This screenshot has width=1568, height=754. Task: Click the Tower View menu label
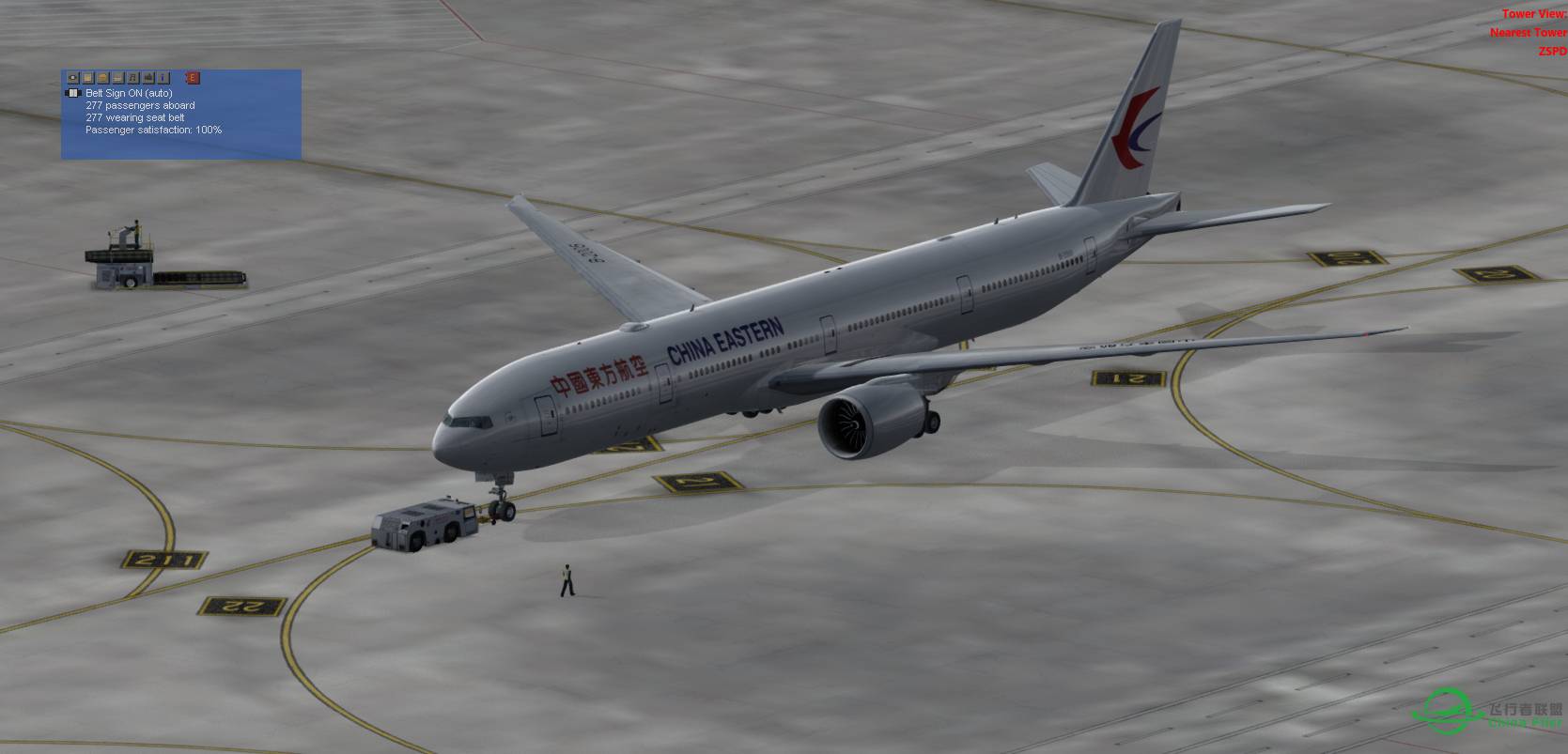1534,14
